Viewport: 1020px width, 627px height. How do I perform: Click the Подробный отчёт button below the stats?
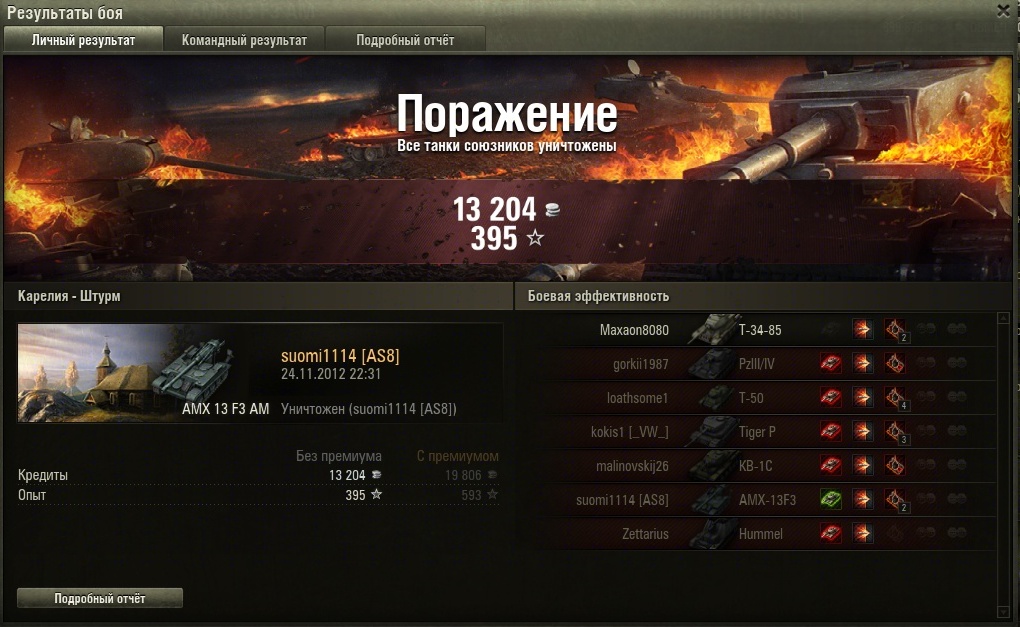point(100,598)
